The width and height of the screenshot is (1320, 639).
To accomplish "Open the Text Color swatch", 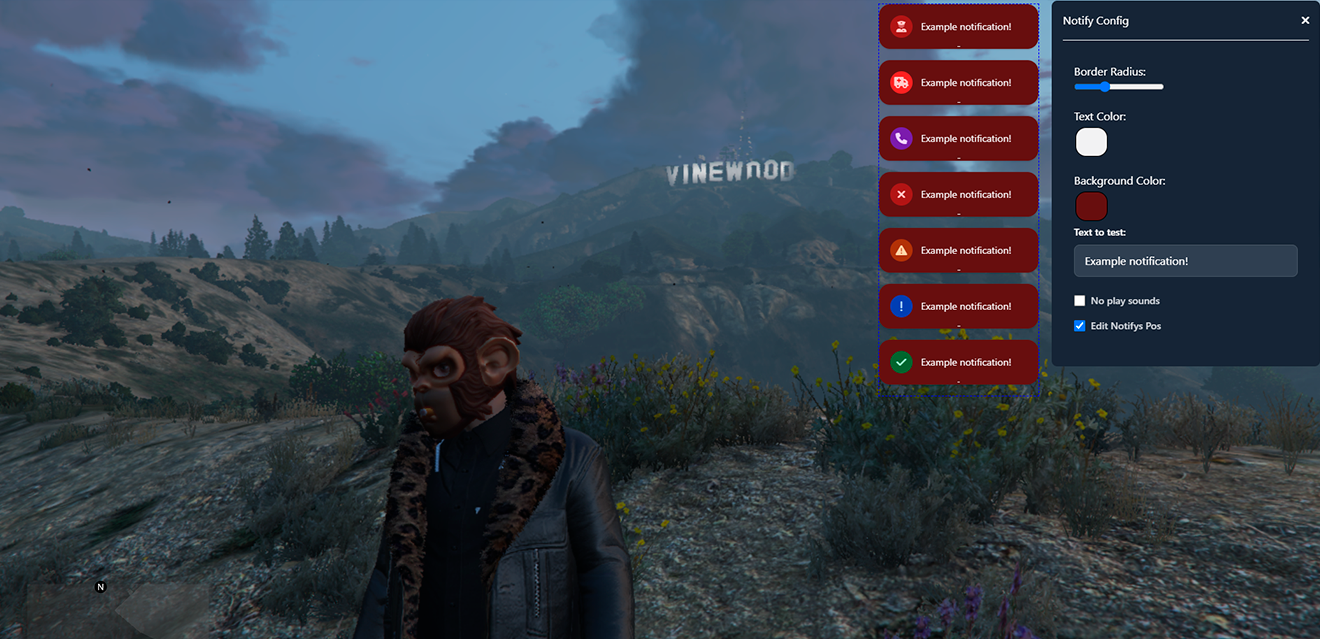I will pos(1091,142).
